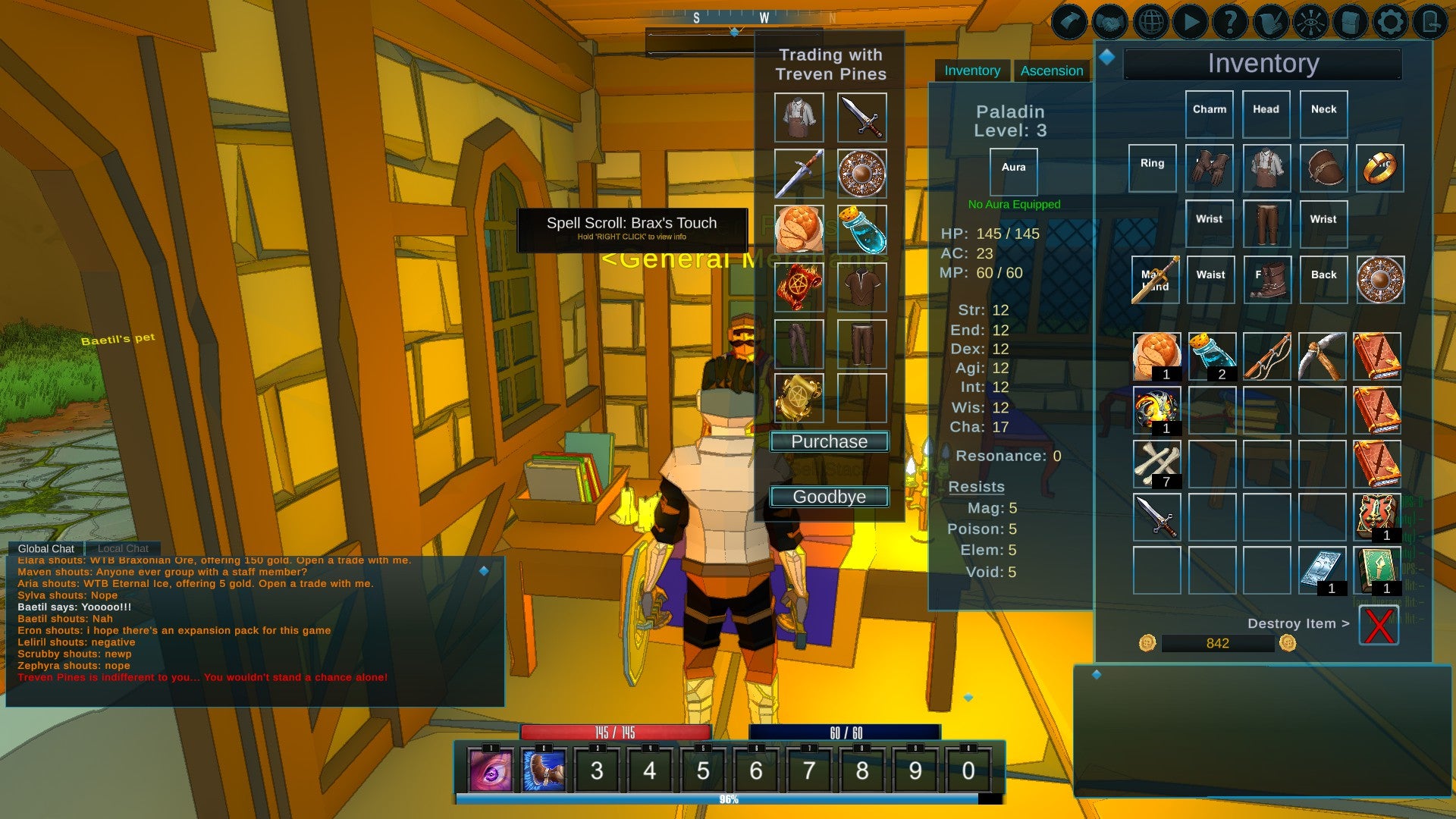Select the bread loaf merchant item
Viewport: 1456px width, 819px height.
click(x=799, y=230)
